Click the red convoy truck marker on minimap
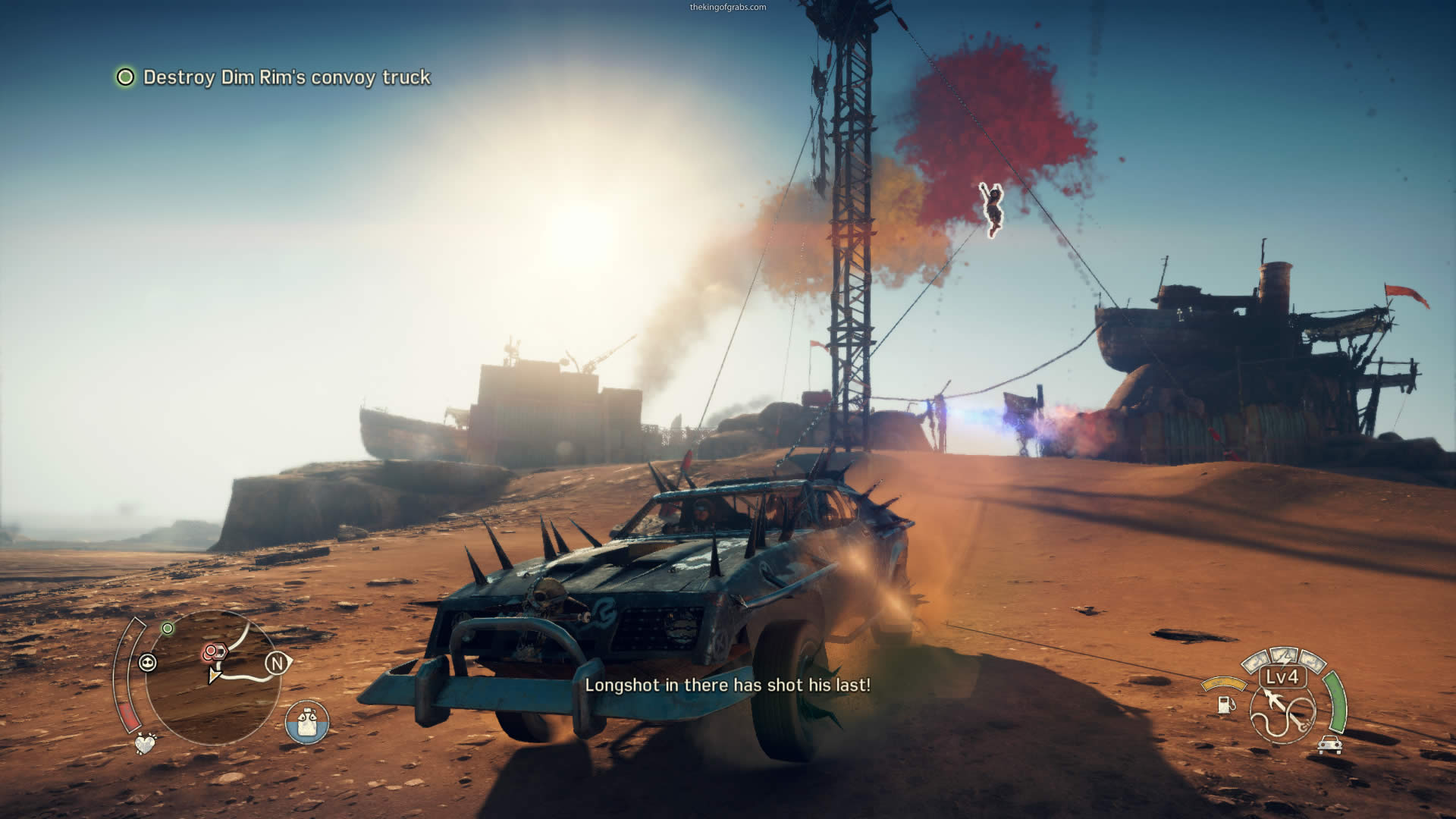Image resolution: width=1456 pixels, height=819 pixels. [214, 651]
